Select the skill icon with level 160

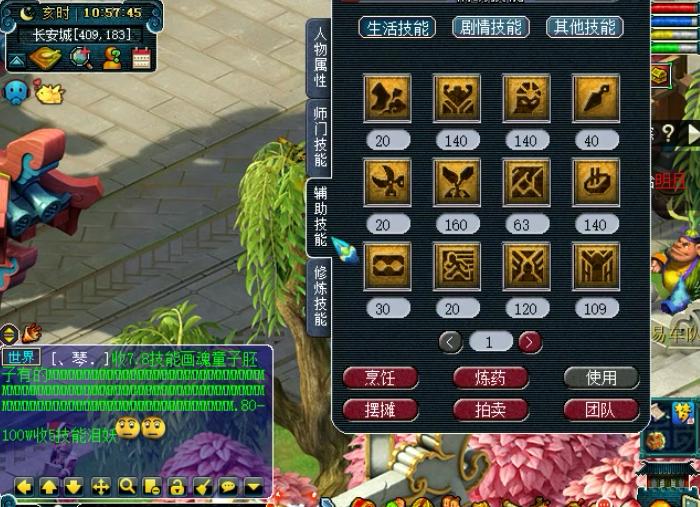(456, 181)
